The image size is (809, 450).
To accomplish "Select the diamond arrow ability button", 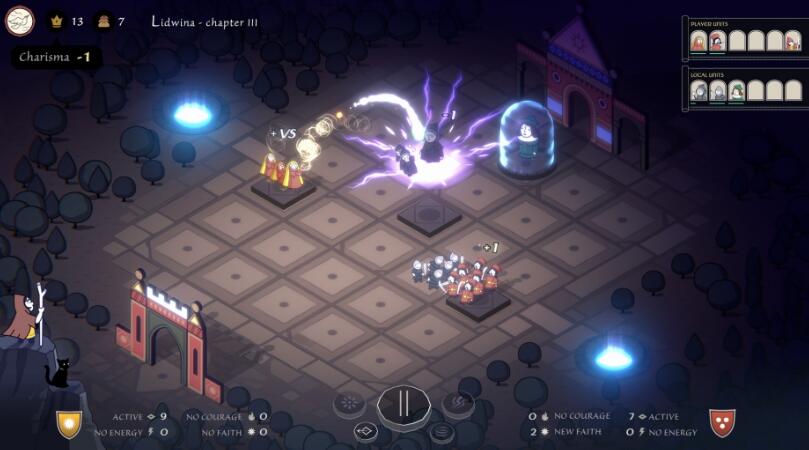I will (366, 432).
